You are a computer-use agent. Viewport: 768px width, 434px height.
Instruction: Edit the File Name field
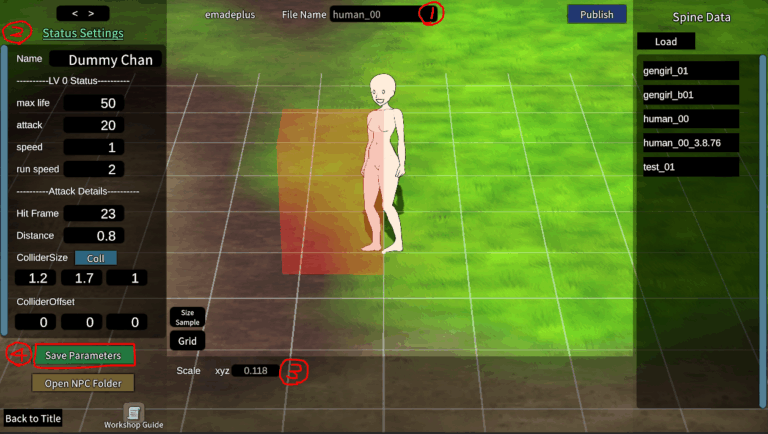[373, 15]
